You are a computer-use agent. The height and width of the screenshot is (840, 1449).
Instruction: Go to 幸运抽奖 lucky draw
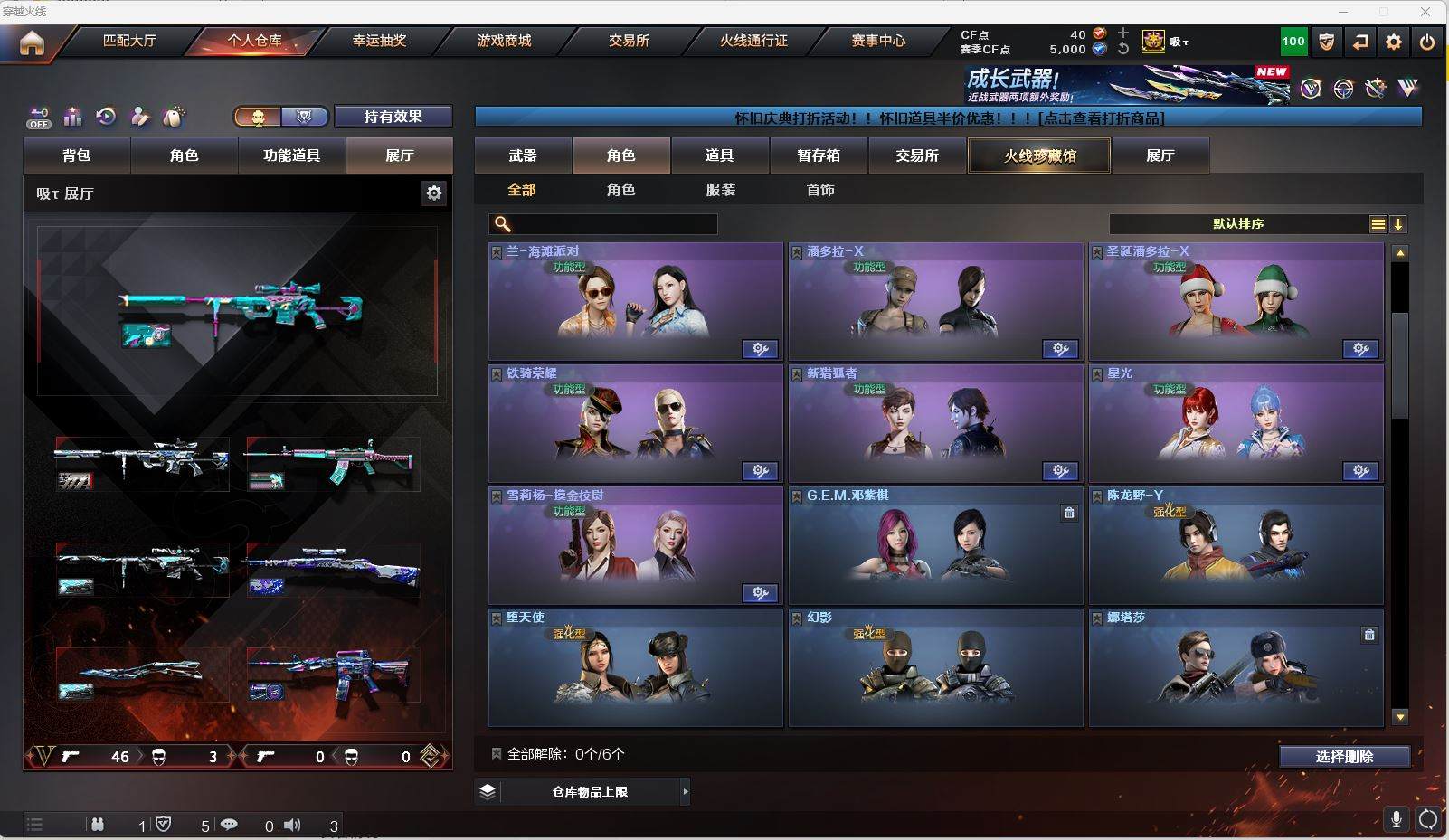click(379, 41)
